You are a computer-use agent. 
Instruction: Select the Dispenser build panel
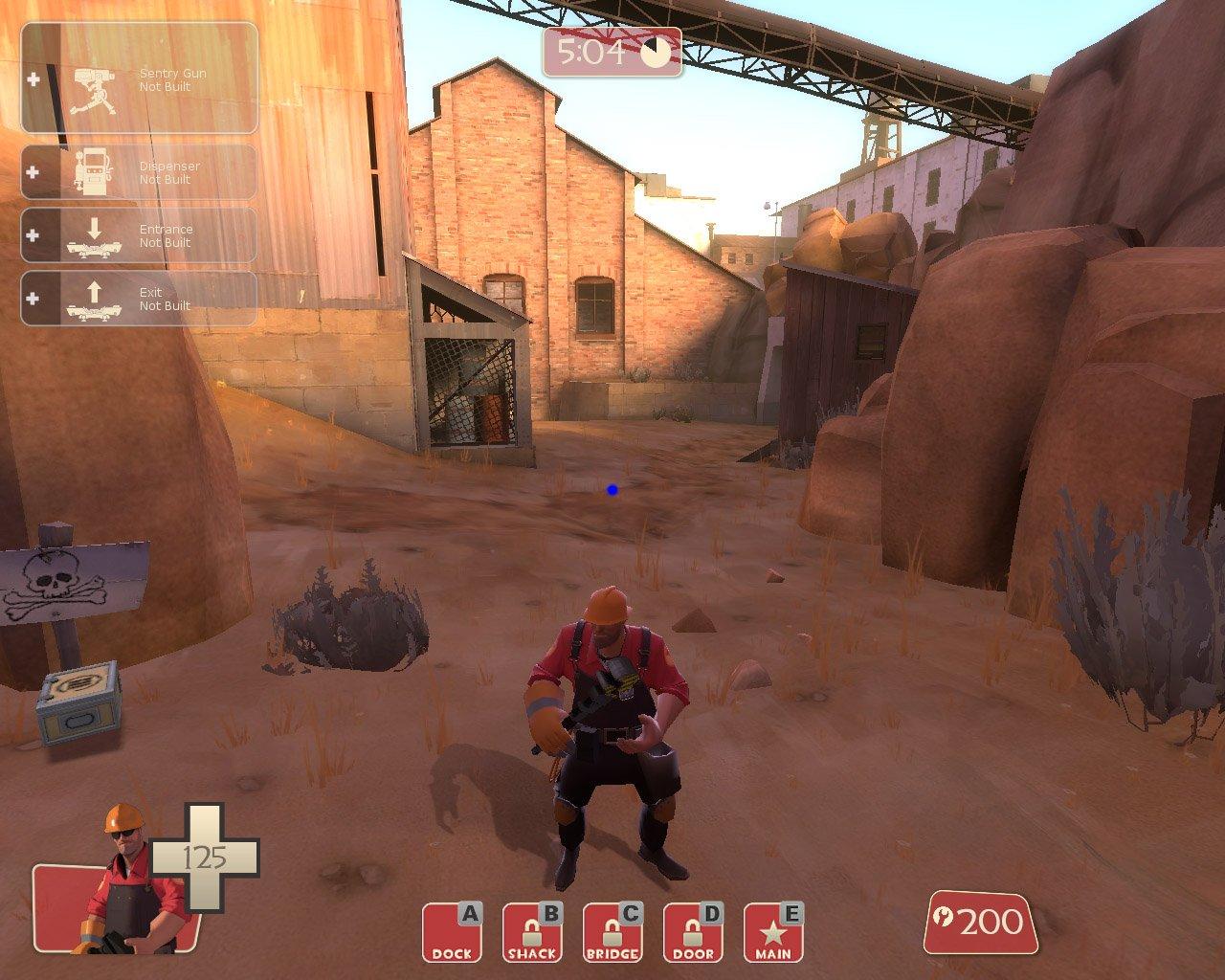pos(140,172)
